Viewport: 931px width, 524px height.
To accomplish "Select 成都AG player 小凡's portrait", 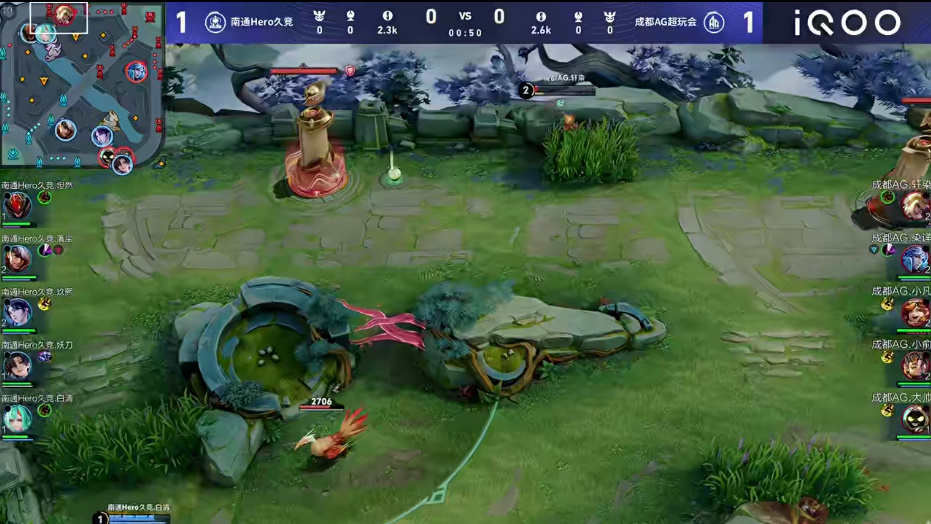I will [914, 313].
